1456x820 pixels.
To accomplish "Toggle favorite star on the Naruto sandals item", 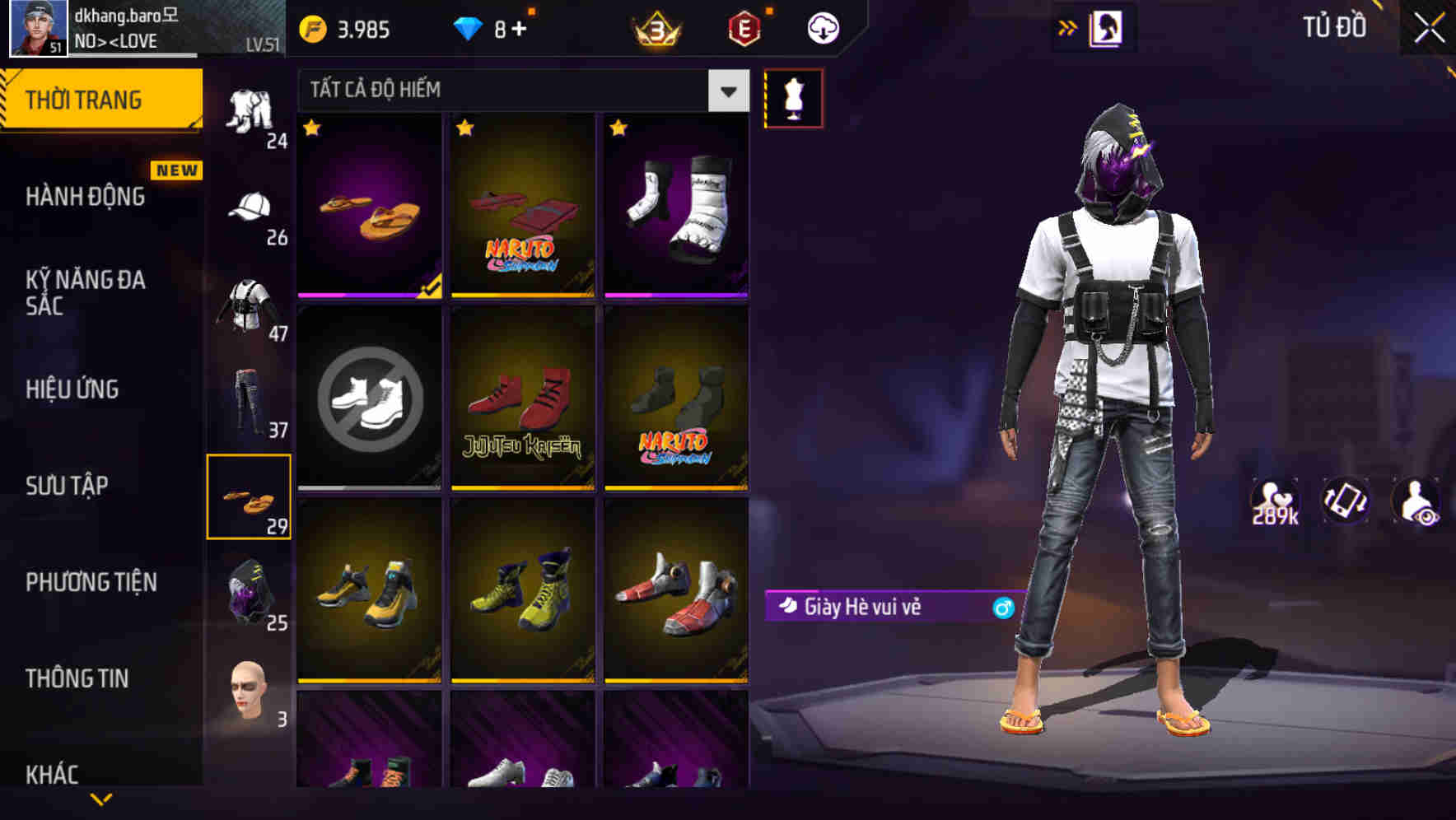I will click(x=466, y=128).
